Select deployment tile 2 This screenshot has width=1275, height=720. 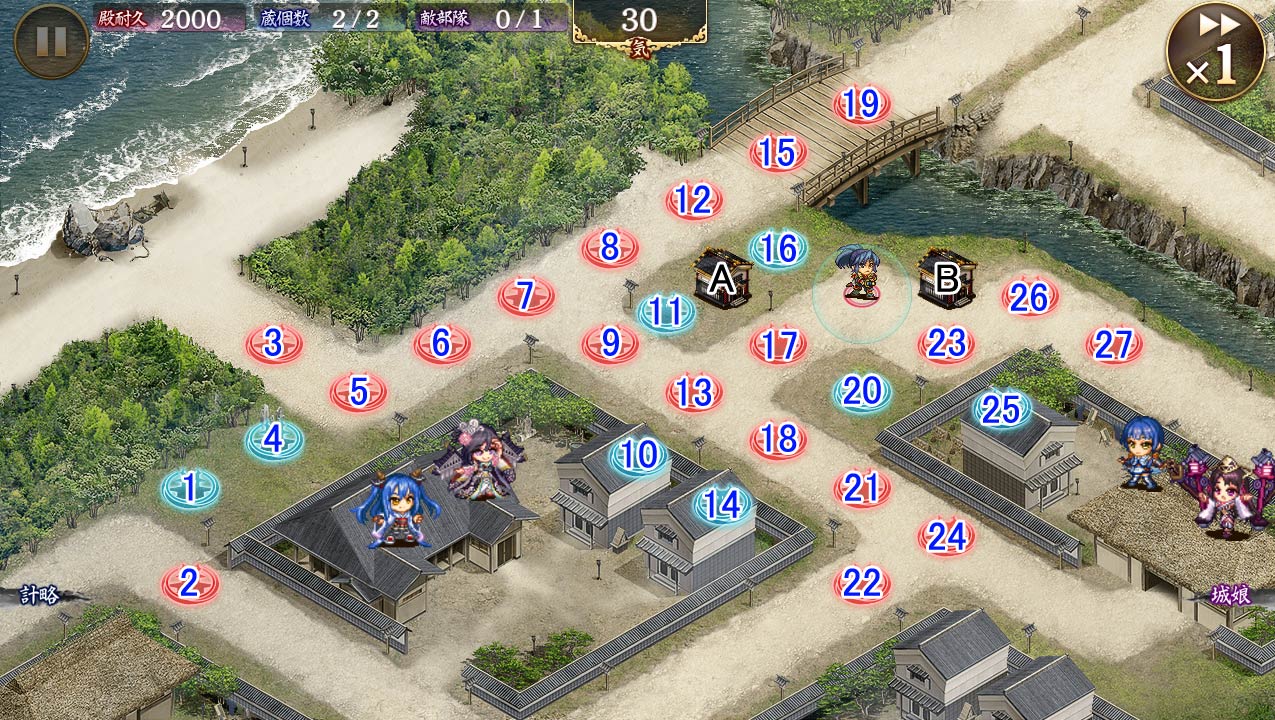tap(190, 583)
